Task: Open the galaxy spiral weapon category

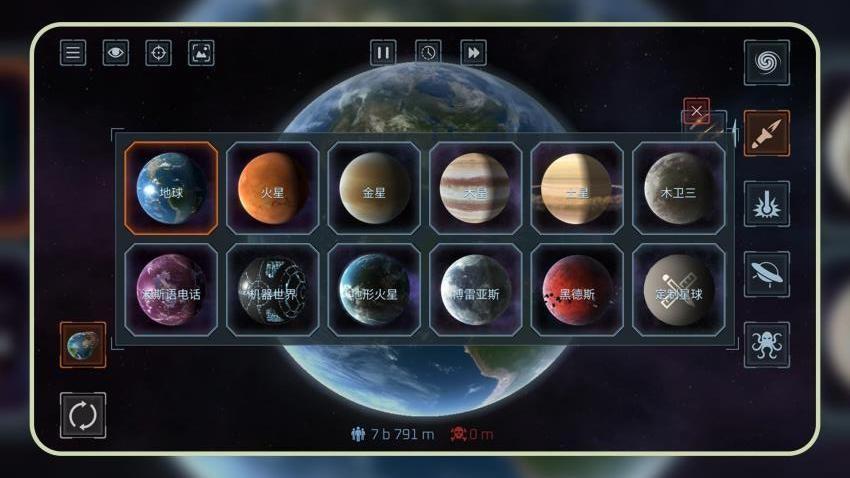Action: tap(766, 63)
